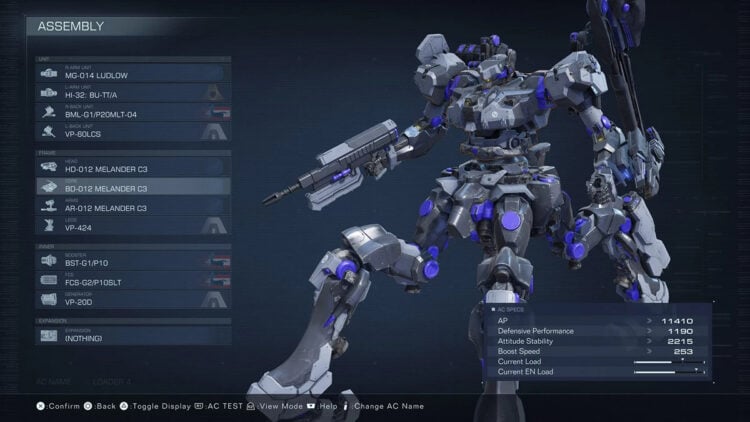Open the R-Back unit BML-G1/P20MLT-04 slot

(x=130, y=111)
